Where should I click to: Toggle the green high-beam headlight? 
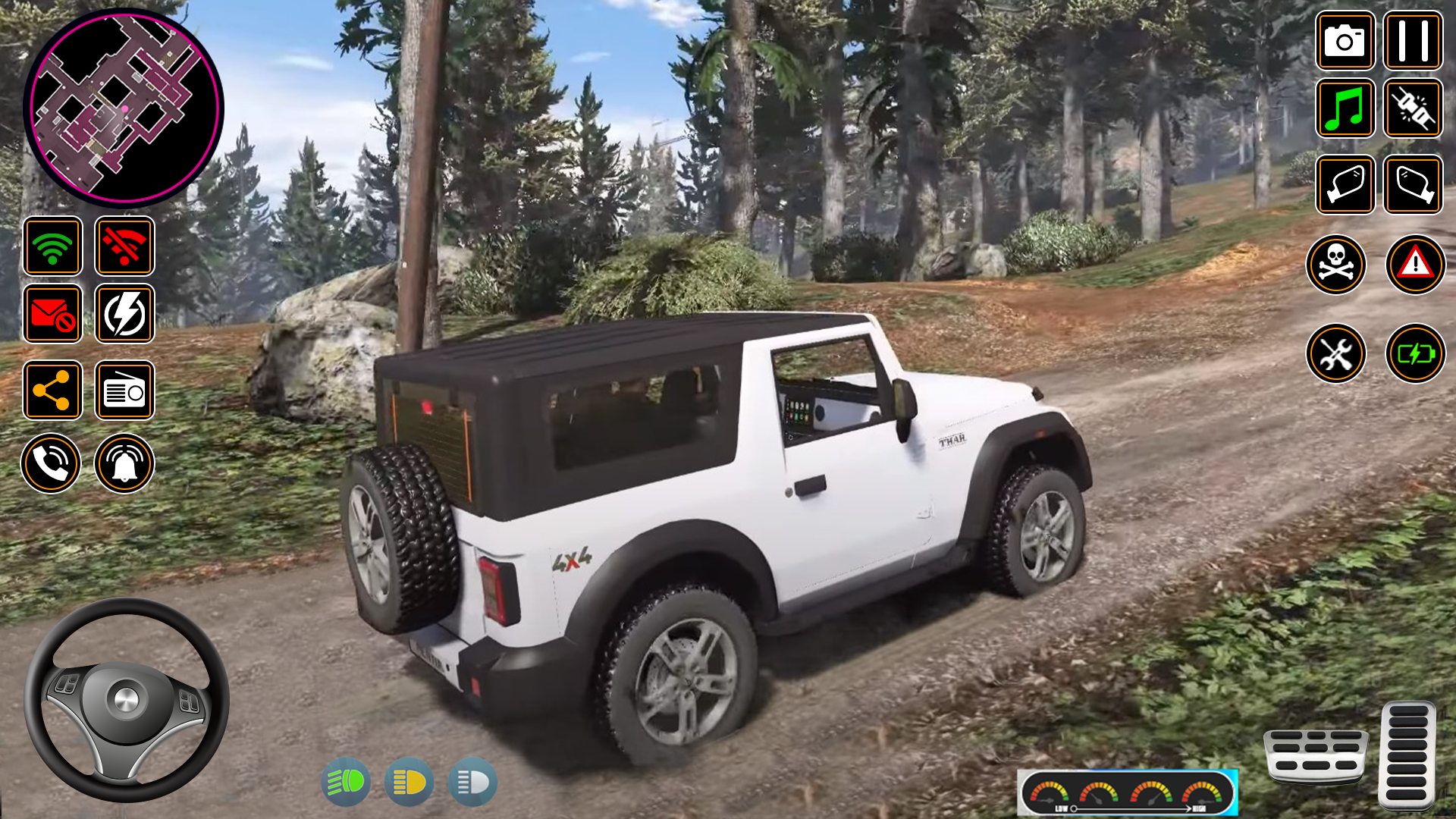point(345,782)
